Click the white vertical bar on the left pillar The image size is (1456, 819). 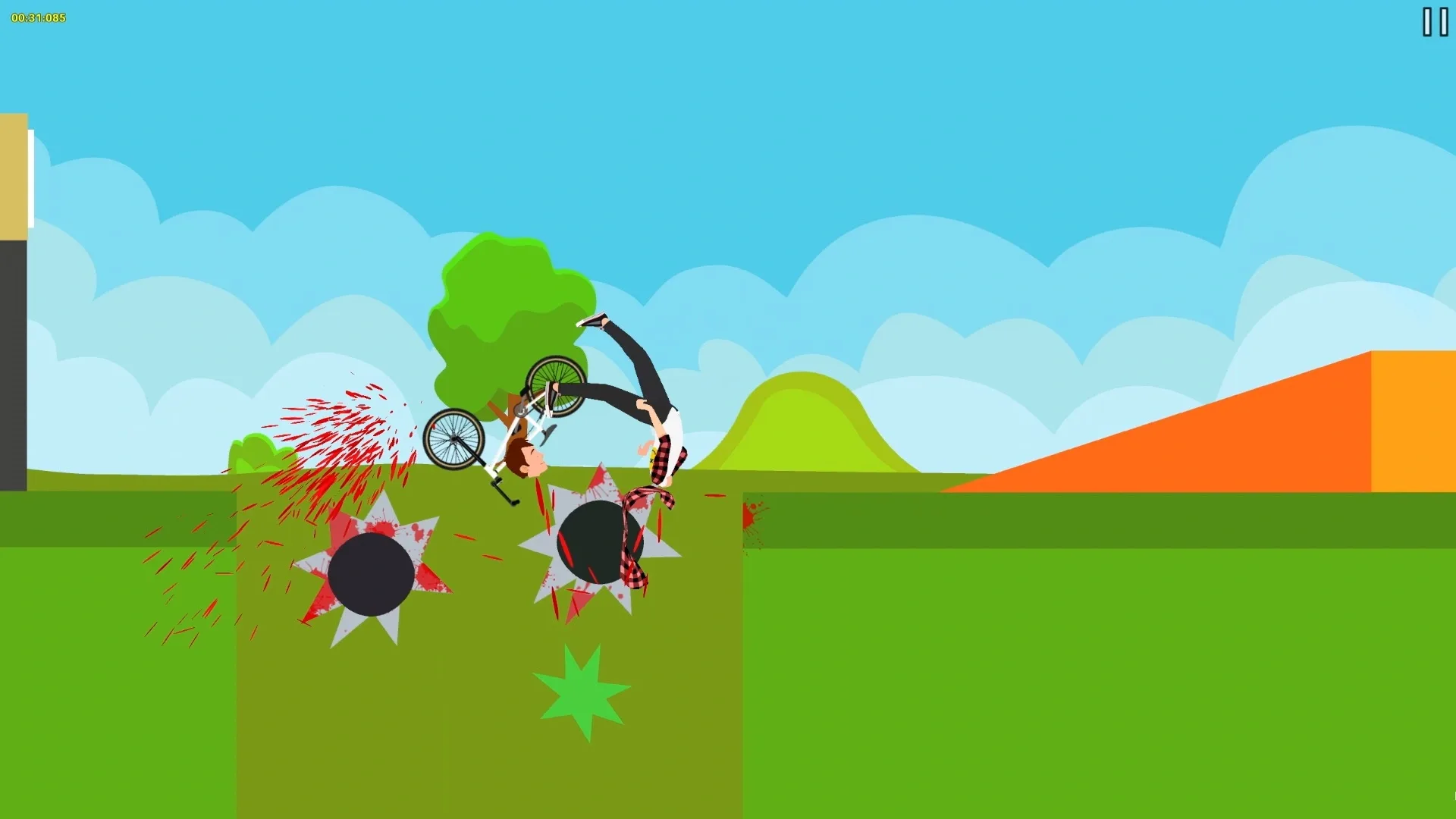pos(30,178)
